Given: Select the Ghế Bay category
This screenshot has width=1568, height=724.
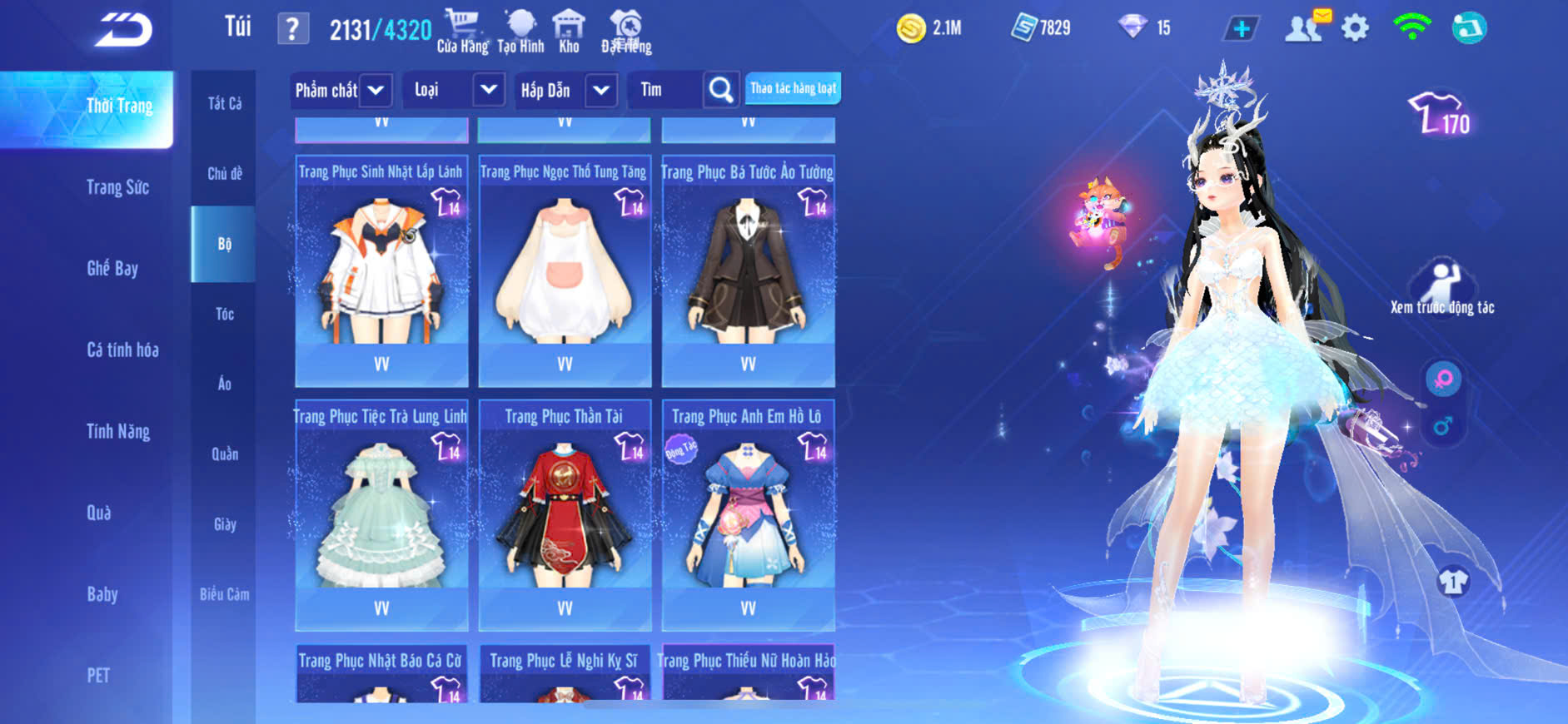Looking at the screenshot, I should [112, 268].
